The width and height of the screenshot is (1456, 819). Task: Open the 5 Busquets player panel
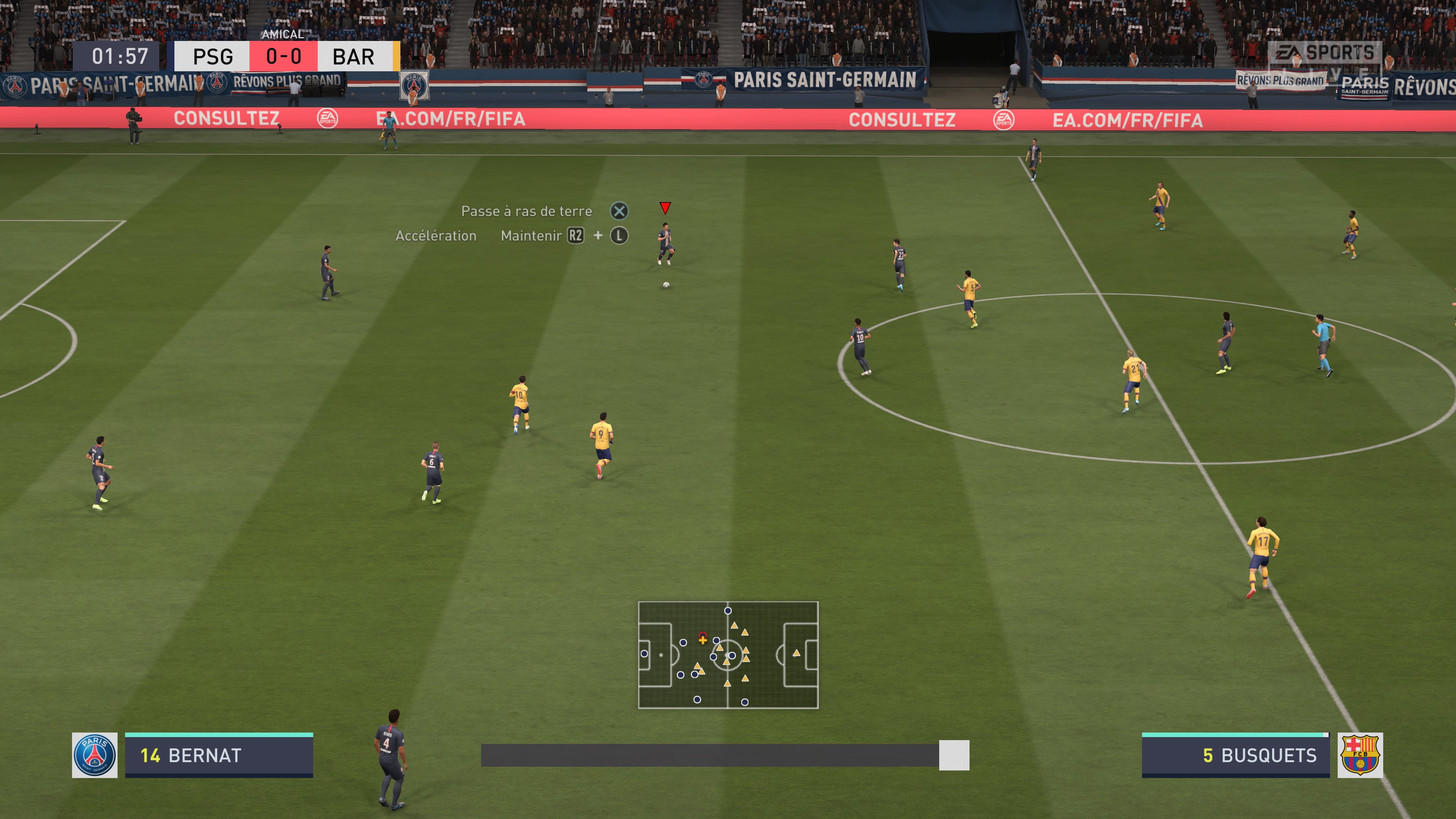click(x=1235, y=756)
